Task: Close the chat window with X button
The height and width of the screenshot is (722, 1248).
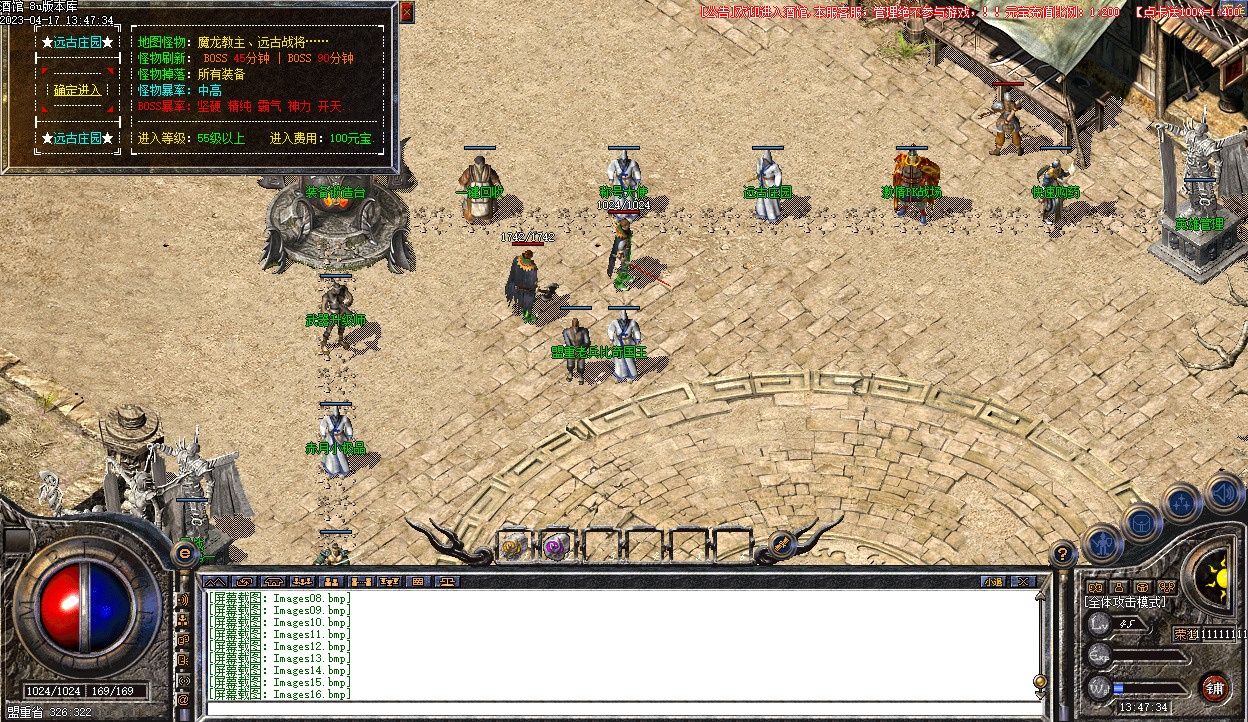Action: [1022, 580]
